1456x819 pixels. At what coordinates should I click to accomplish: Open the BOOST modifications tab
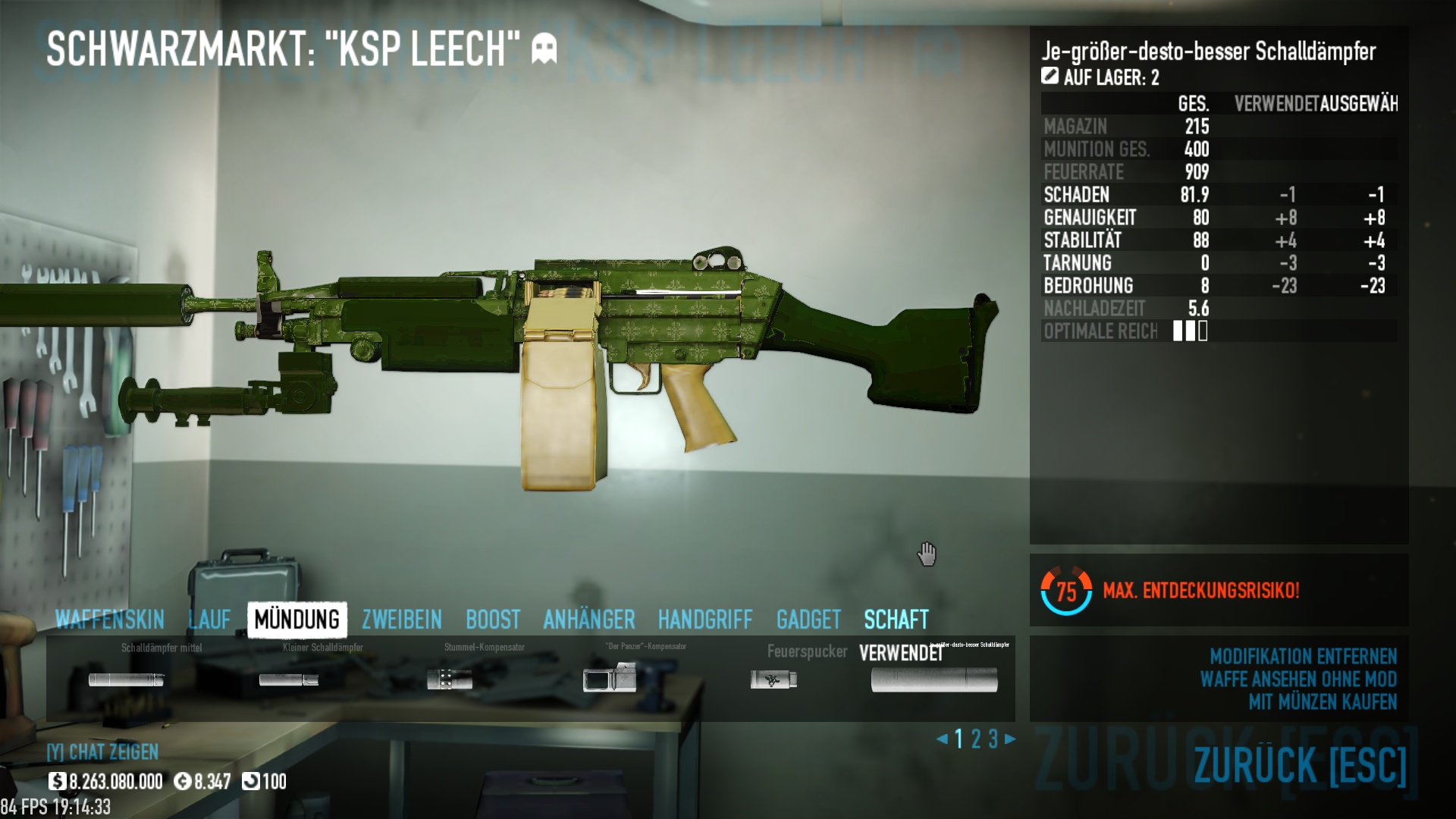[x=493, y=620]
